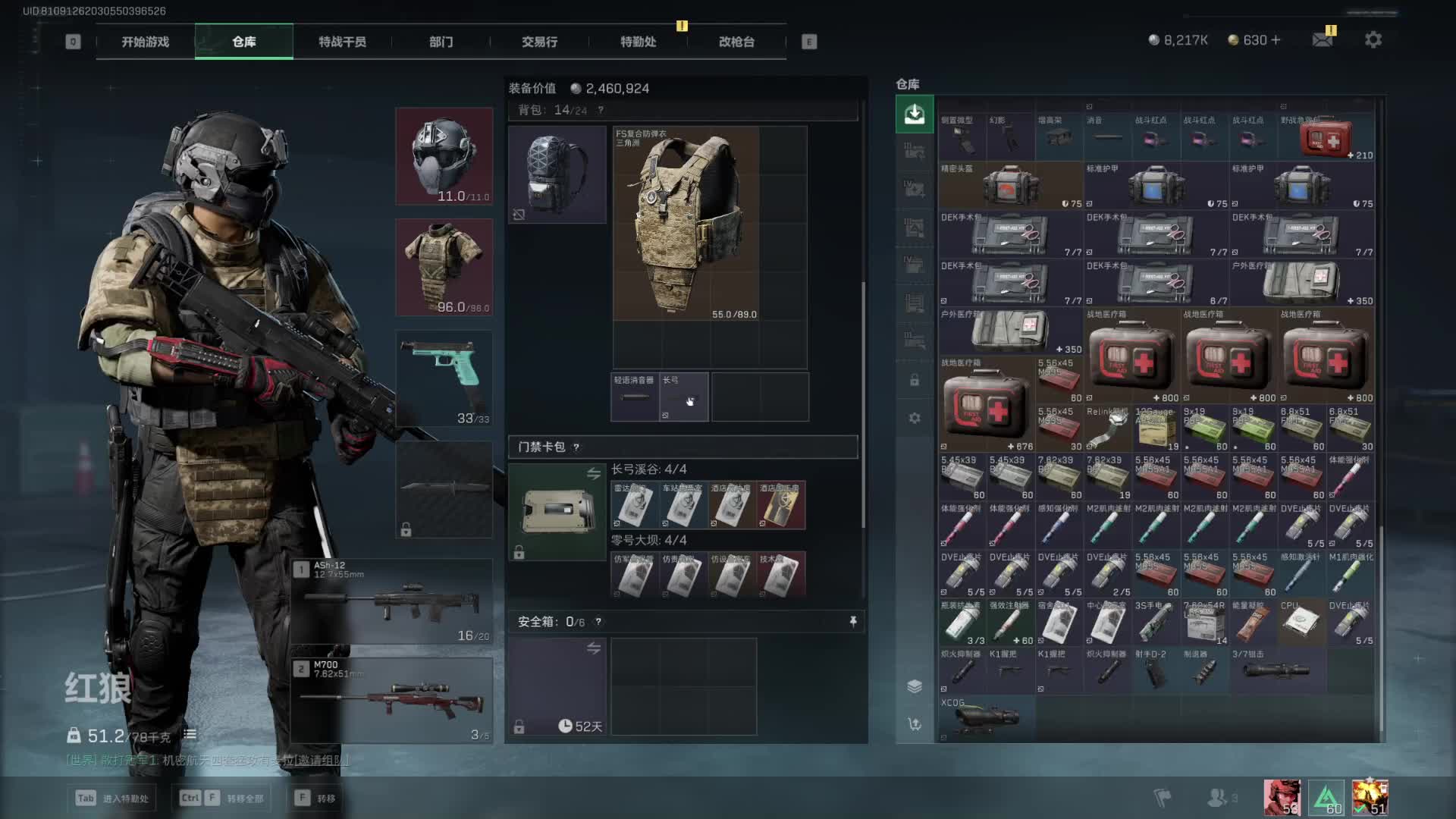Select the 门禁卡包 keycard case
Screen dimensions: 1456x819
(x=557, y=512)
